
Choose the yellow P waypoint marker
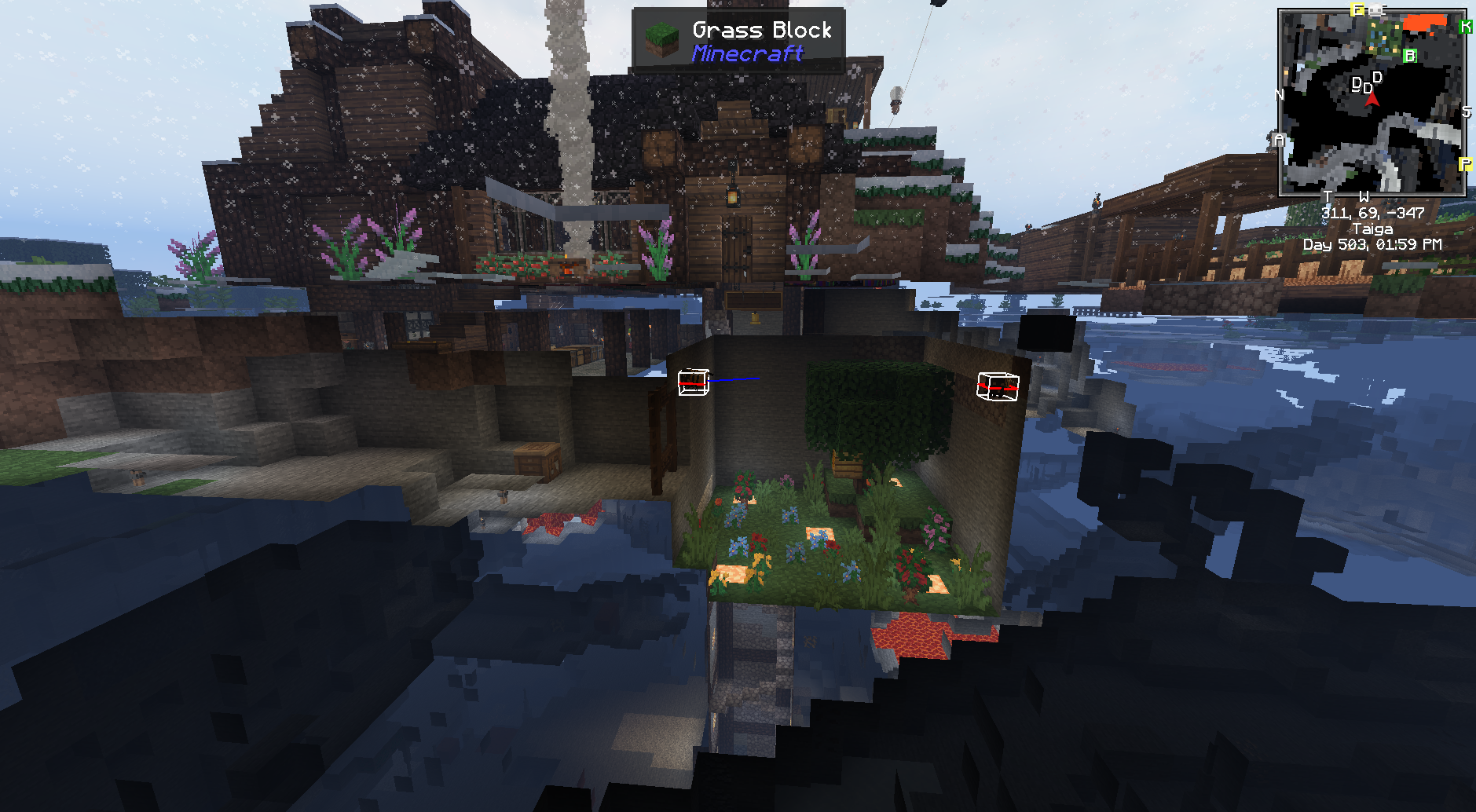click(x=1465, y=164)
